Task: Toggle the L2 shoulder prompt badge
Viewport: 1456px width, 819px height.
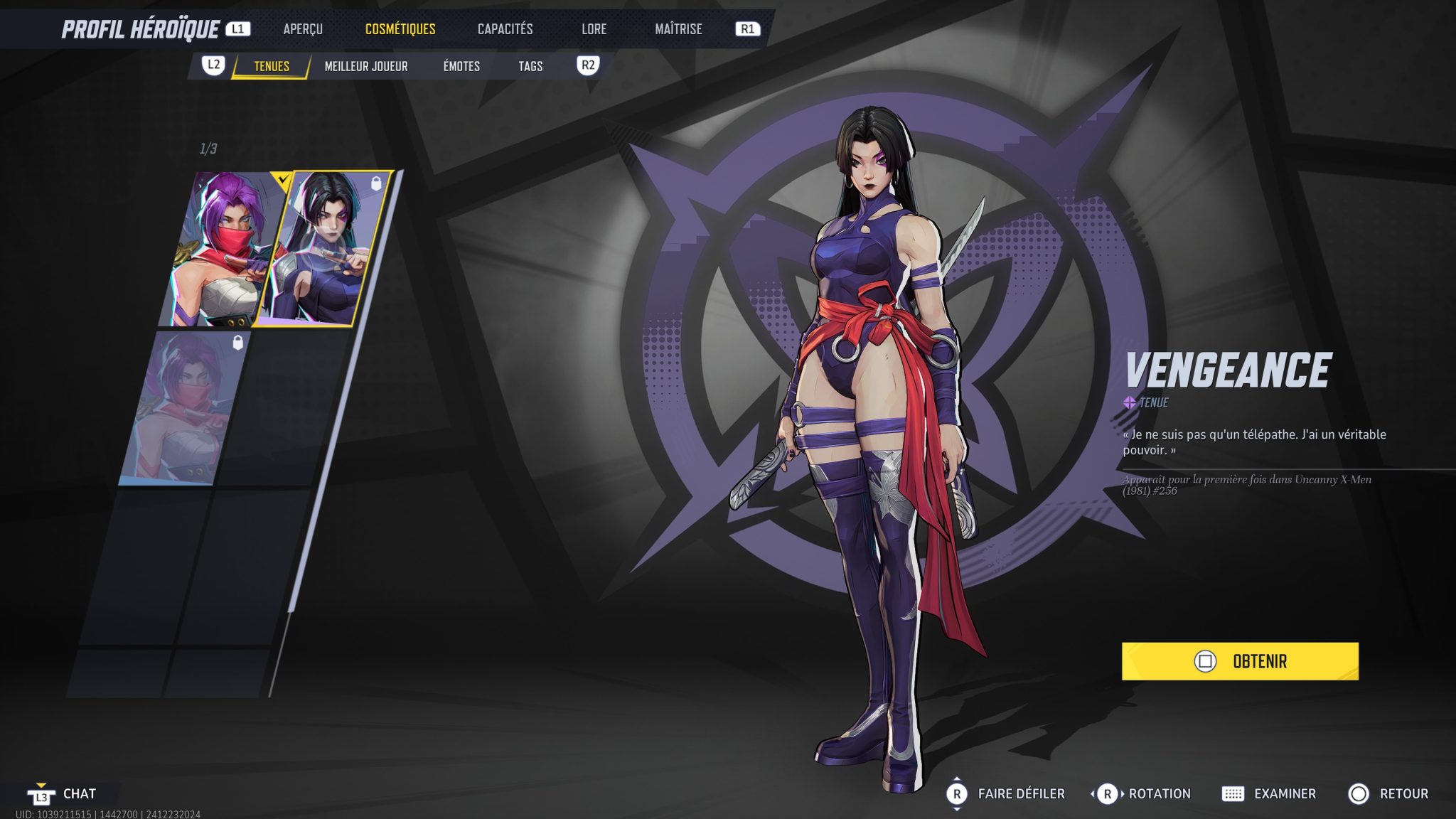Action: (x=215, y=66)
